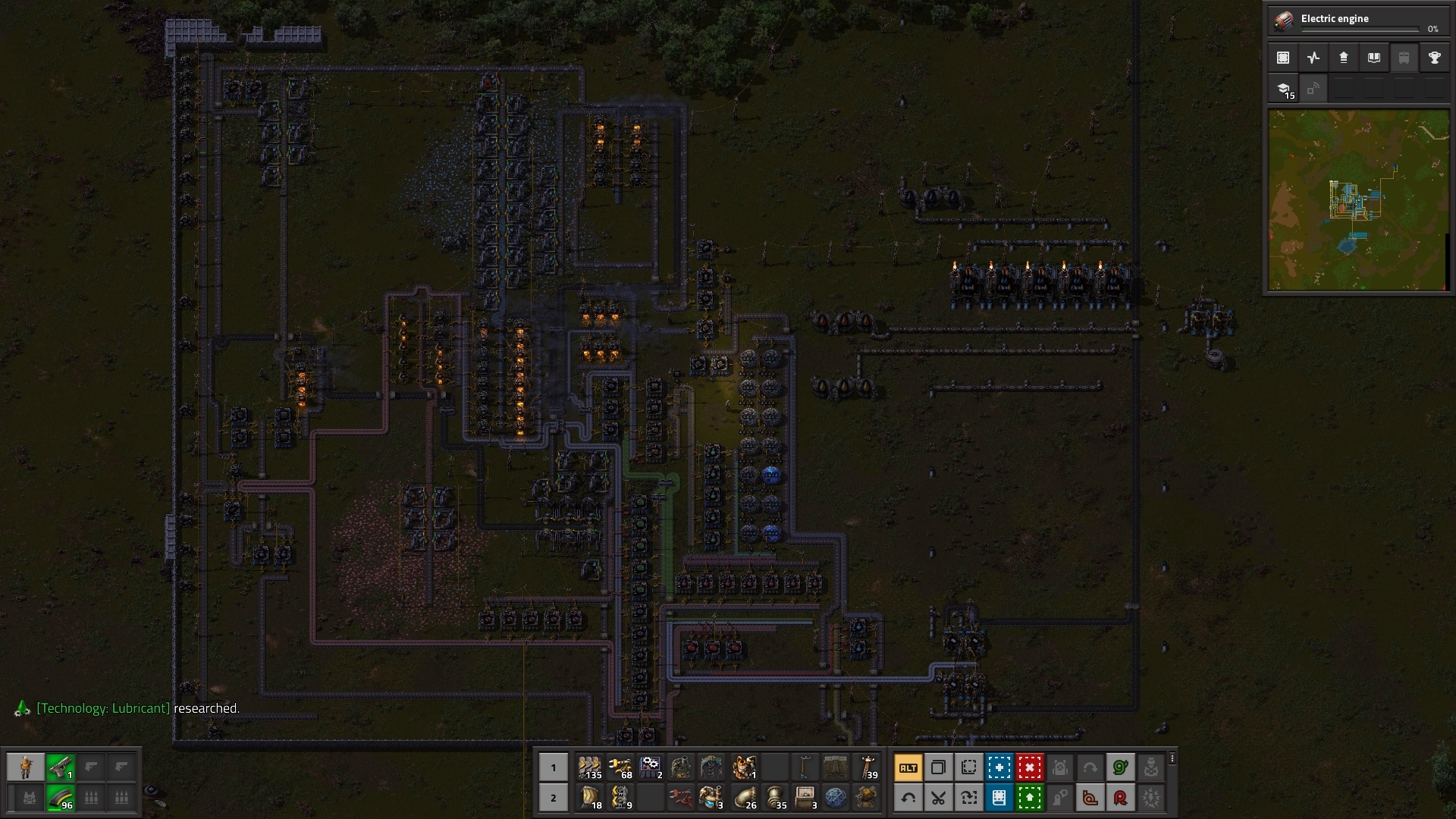Open production statistics with the graph icon
The width and height of the screenshot is (1456, 819).
click(x=1313, y=58)
